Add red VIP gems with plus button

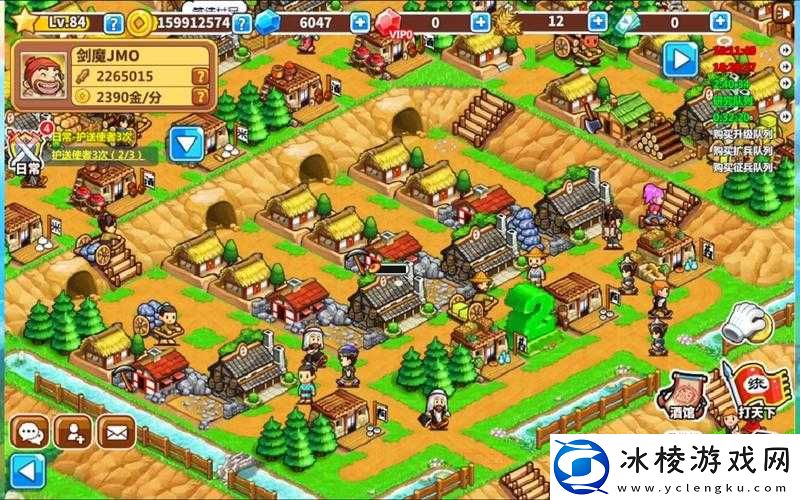coord(481,22)
